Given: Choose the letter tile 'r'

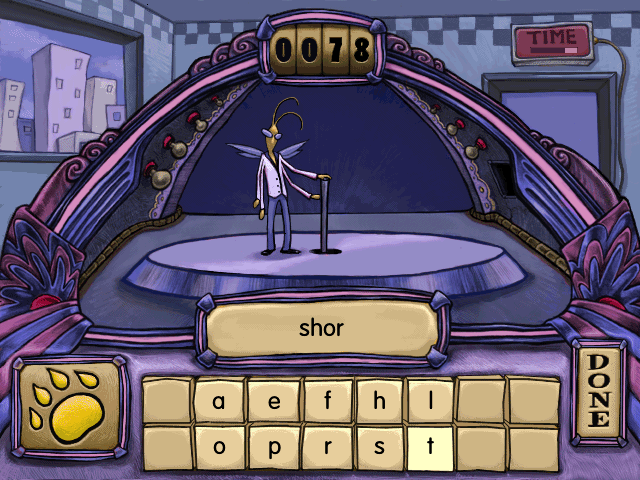Looking at the screenshot, I should [326, 447].
